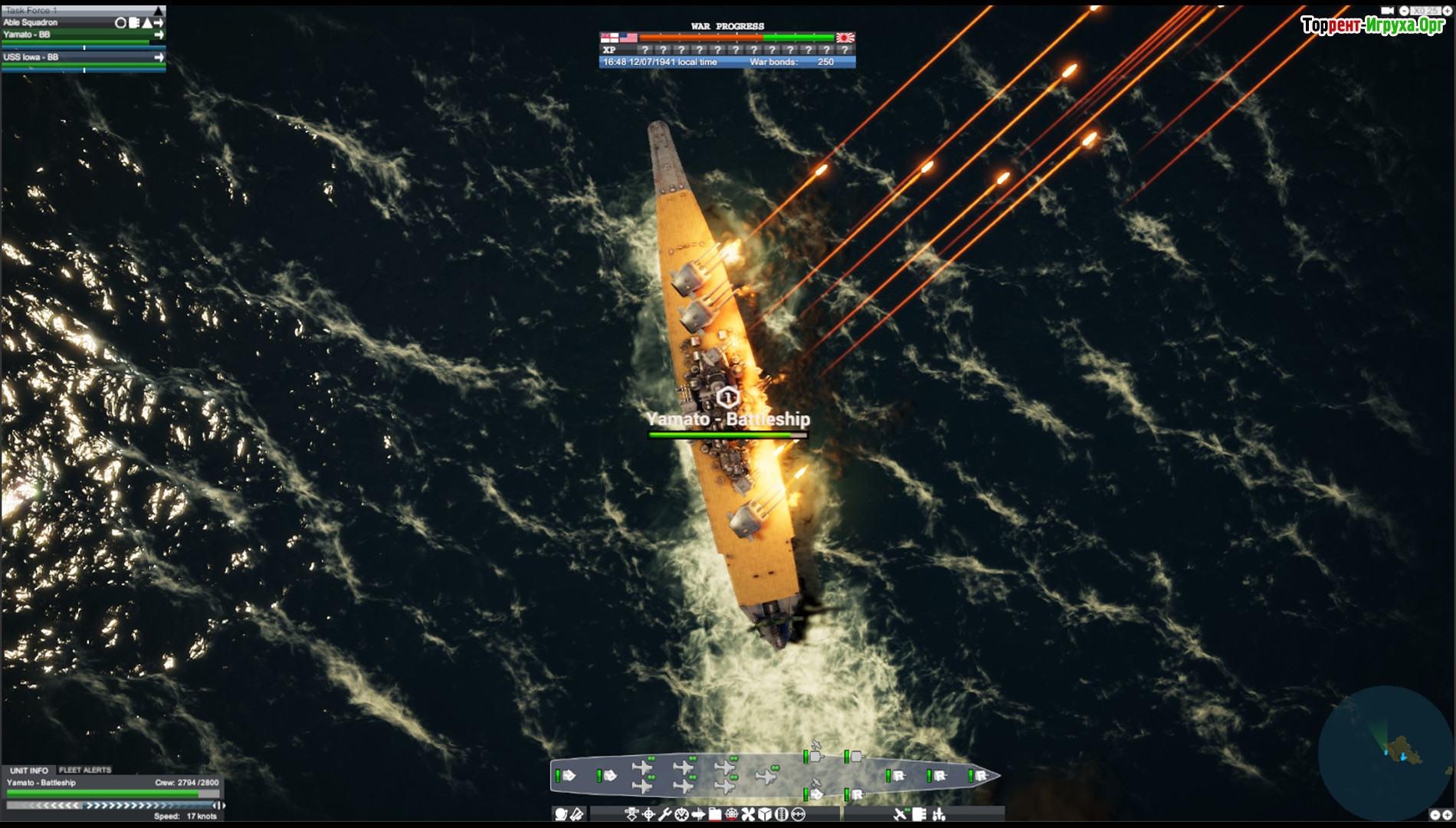Viewport: 1456px width, 828px height.
Task: Click the crosshair targeting icon in bottom toolbar
Action: pyautogui.click(x=648, y=814)
